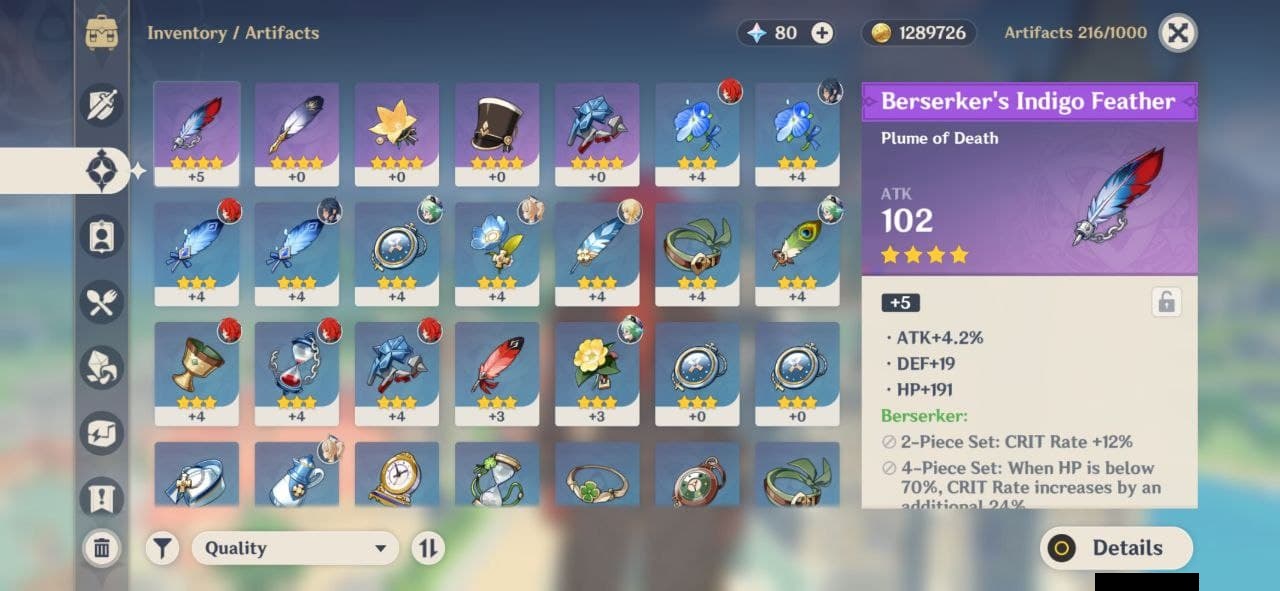Image resolution: width=1280 pixels, height=591 pixels.
Task: Add Primogems with the plus button
Action: click(x=822, y=33)
